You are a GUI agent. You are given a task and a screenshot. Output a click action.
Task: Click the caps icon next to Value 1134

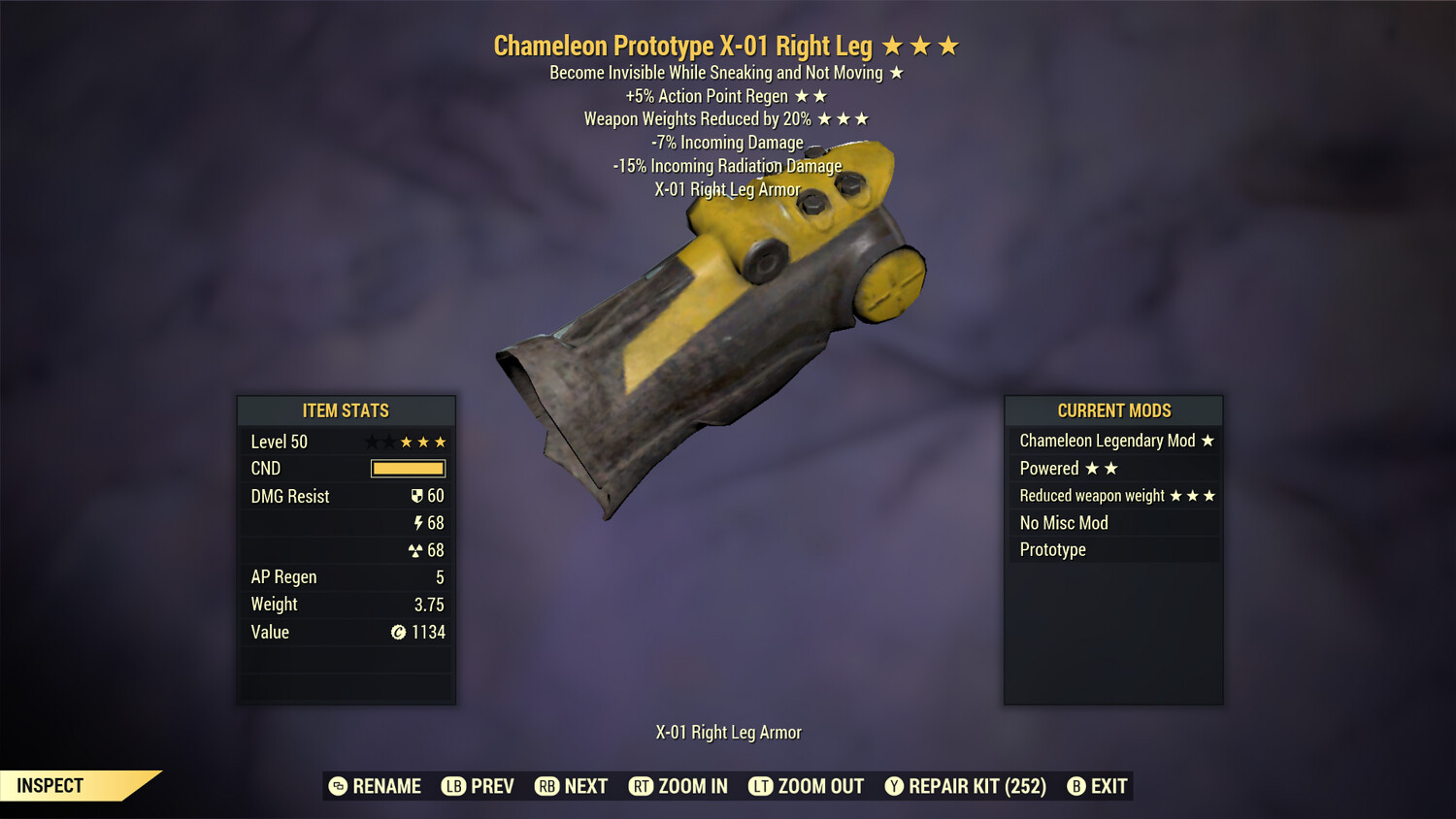pos(397,632)
